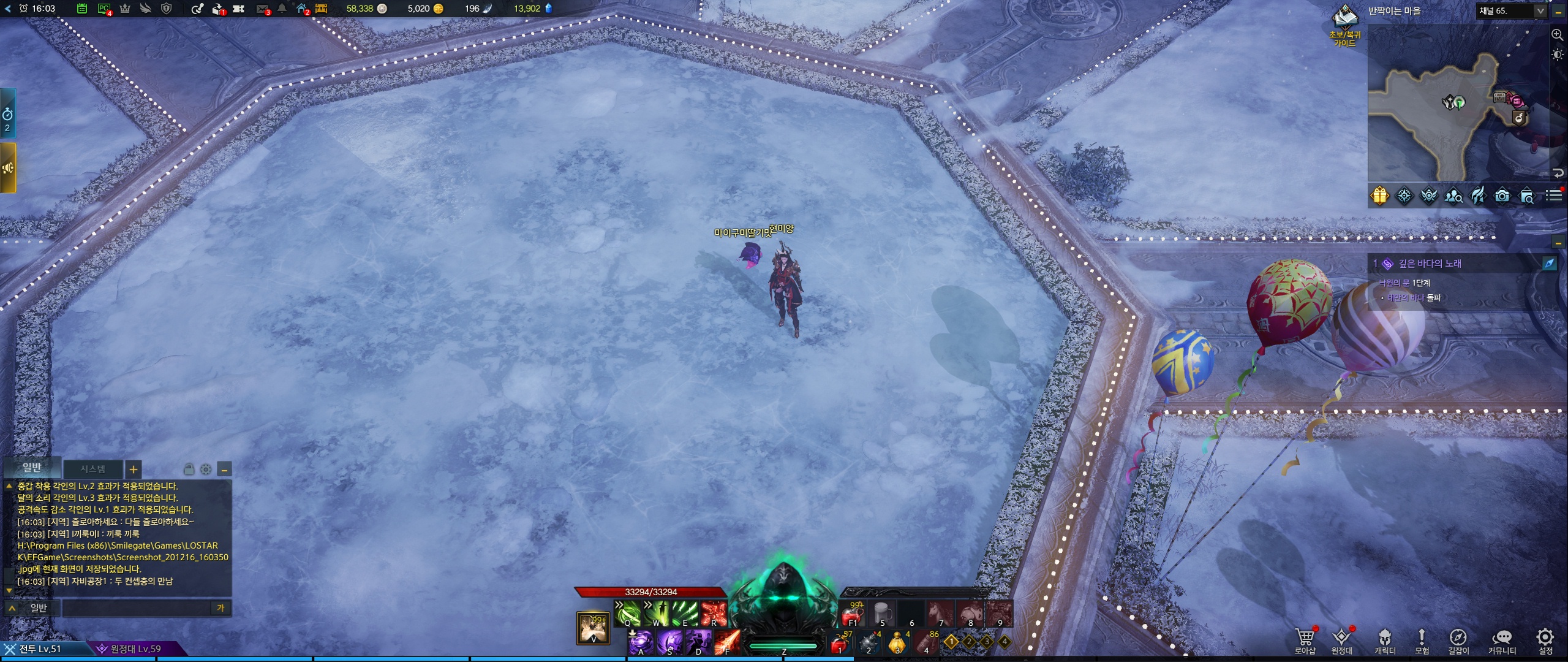Open the green calendar icon

[x=82, y=9]
